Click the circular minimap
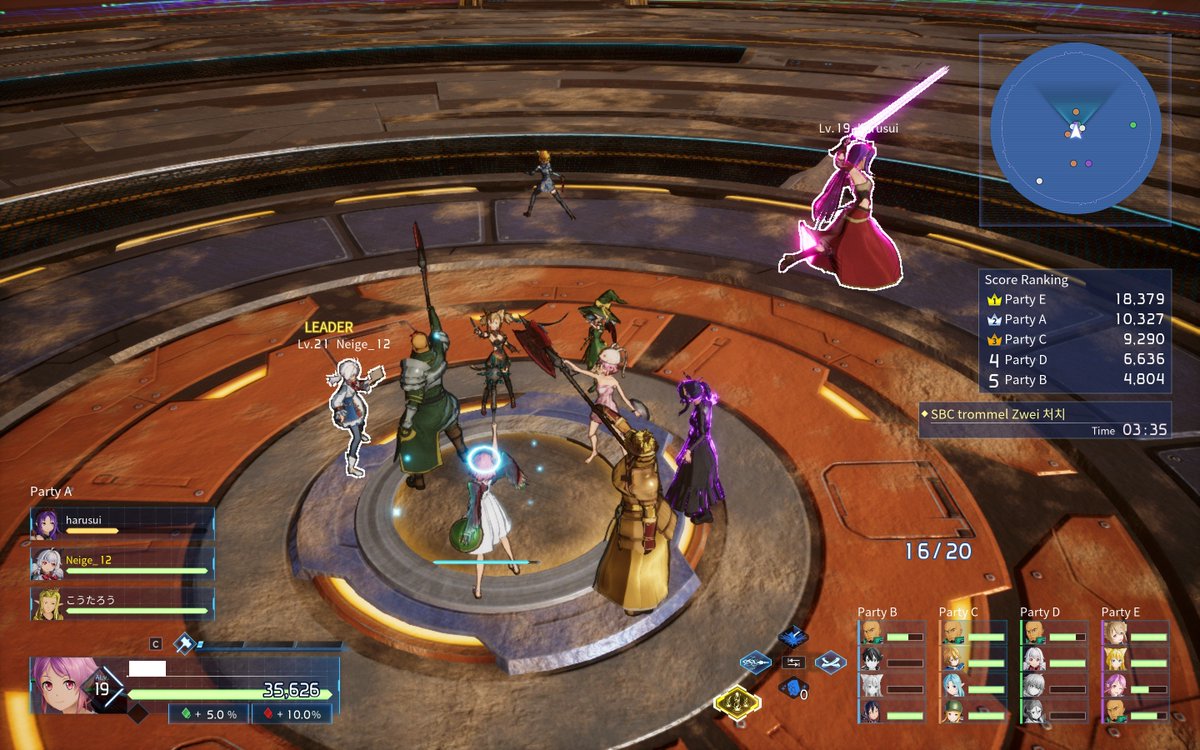 pyautogui.click(x=1075, y=127)
